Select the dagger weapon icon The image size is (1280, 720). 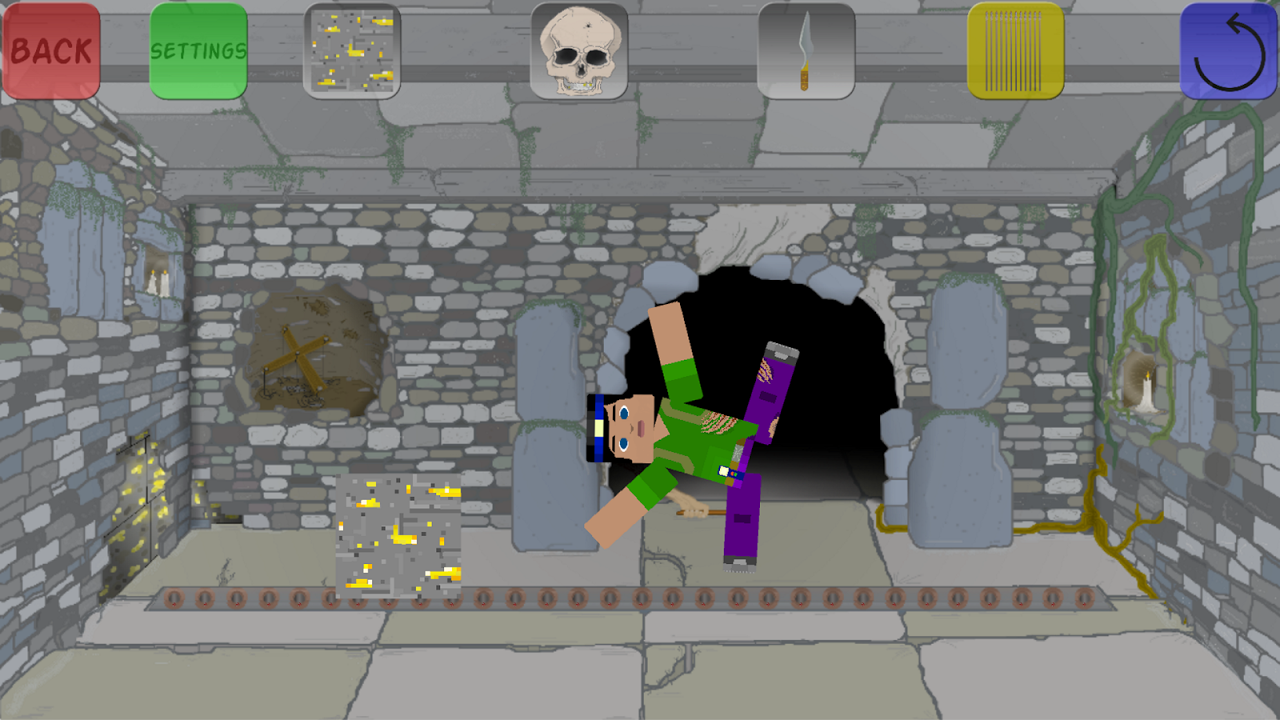[806, 50]
